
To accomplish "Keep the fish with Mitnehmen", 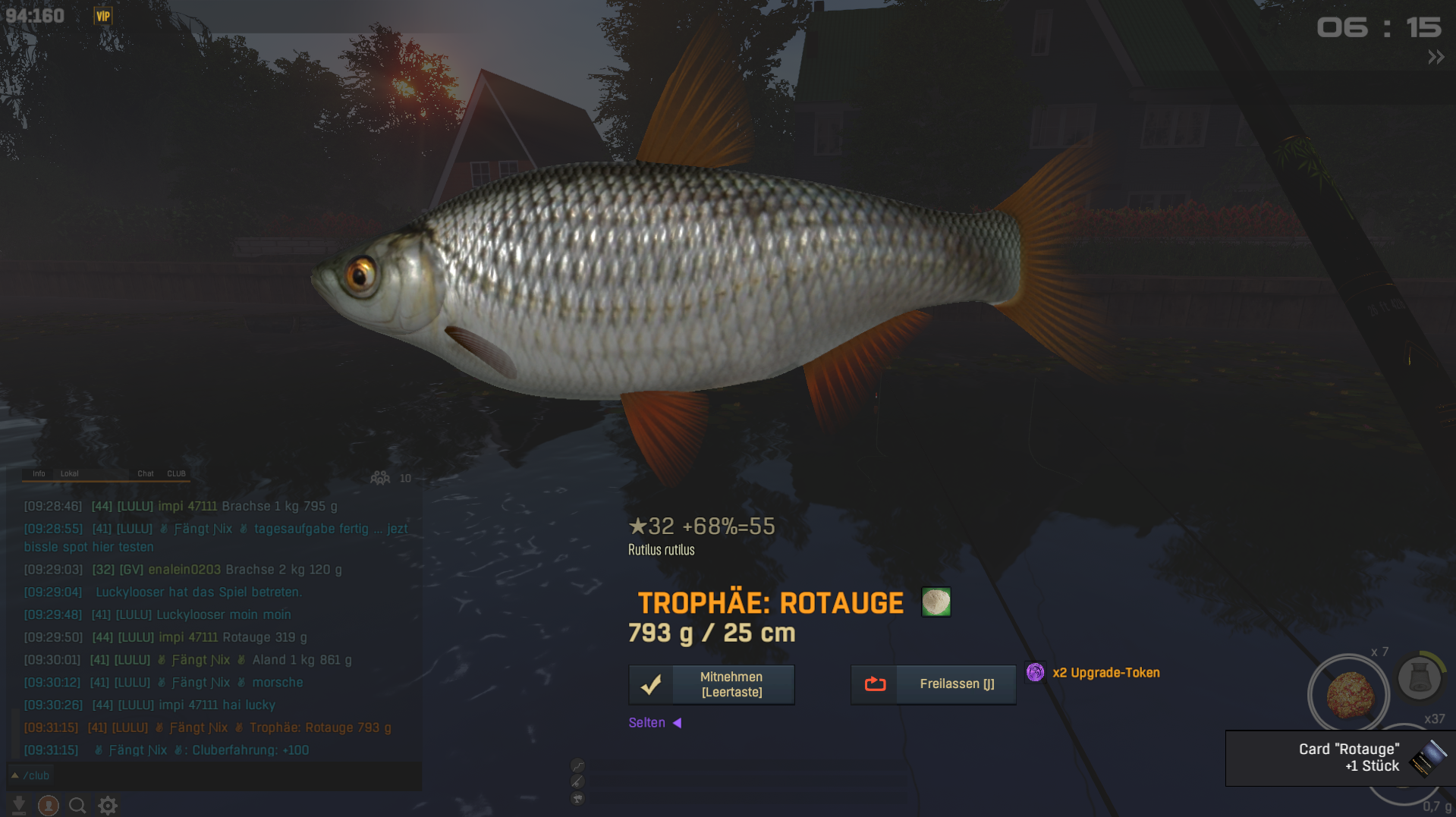I will pyautogui.click(x=711, y=684).
